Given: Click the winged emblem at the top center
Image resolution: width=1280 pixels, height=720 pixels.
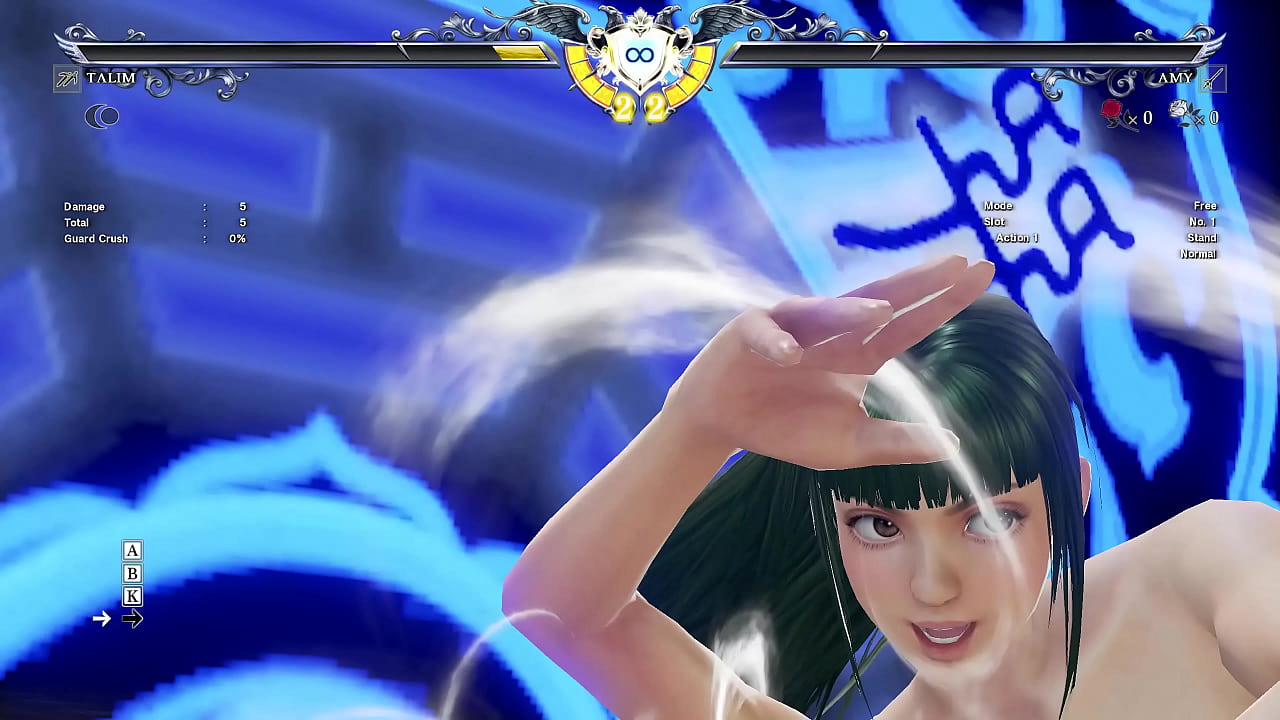Looking at the screenshot, I should 640,22.
